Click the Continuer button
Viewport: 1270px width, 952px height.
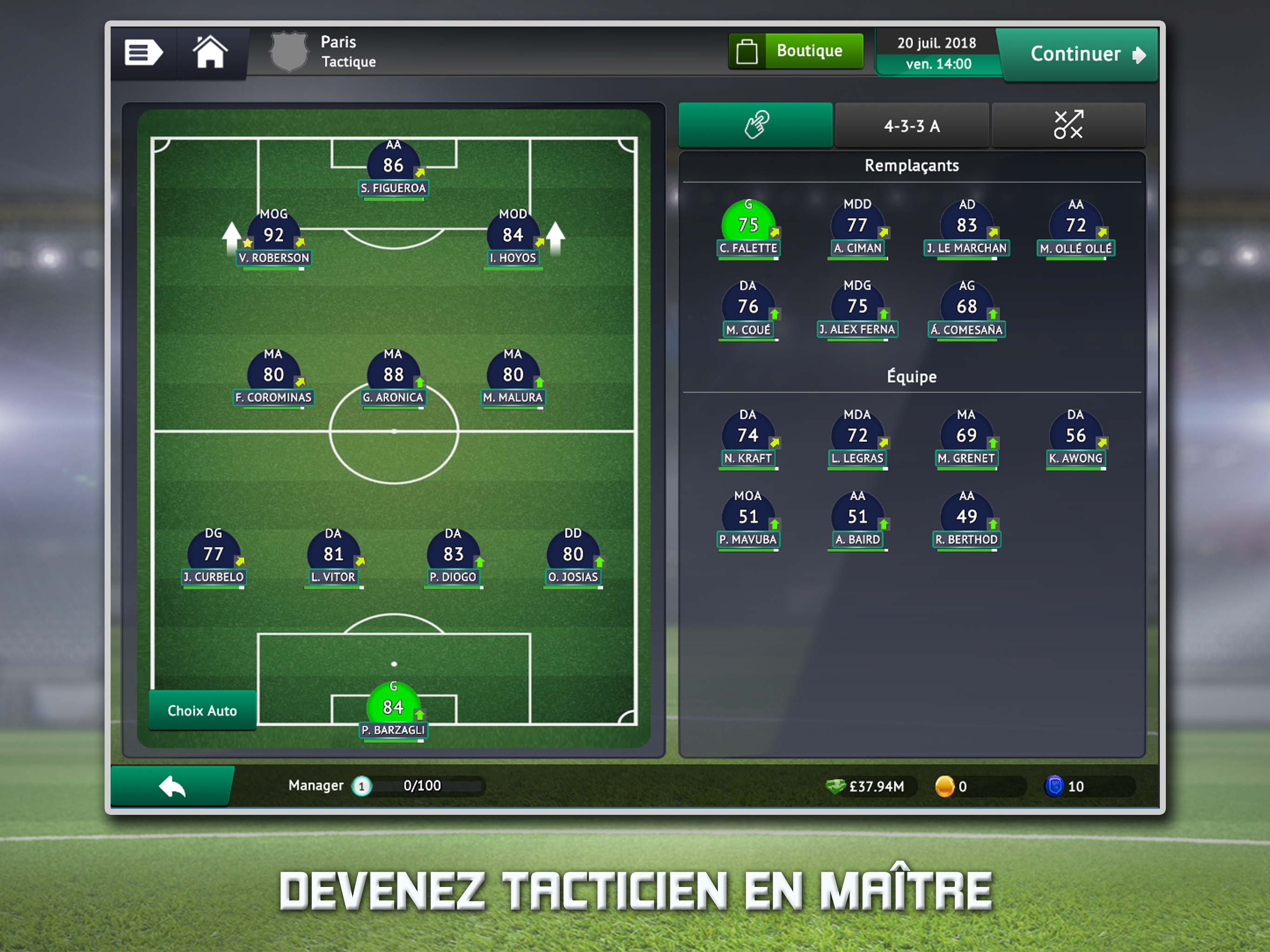click(1080, 54)
